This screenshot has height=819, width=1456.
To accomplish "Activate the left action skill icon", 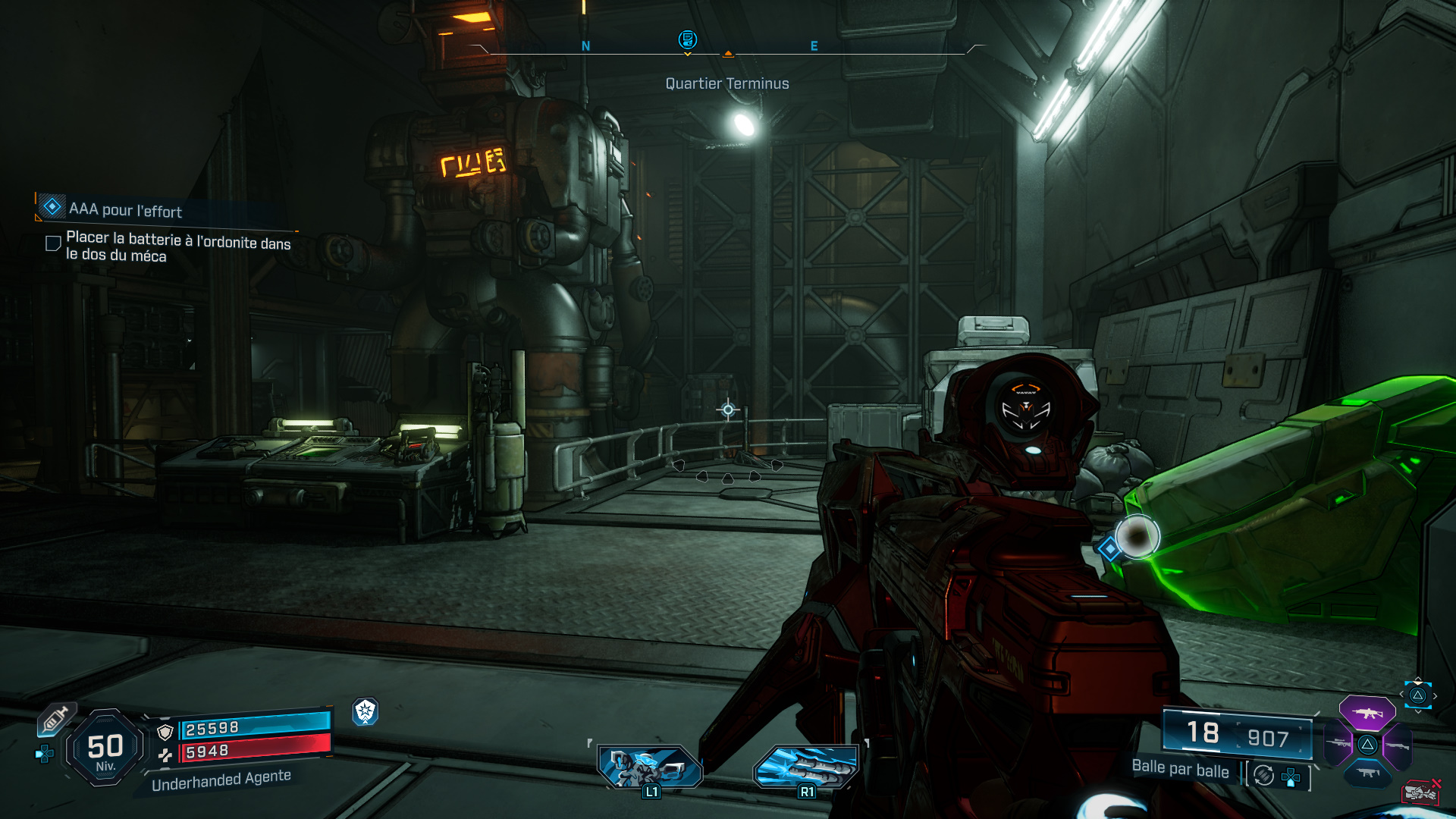I will pyautogui.click(x=650, y=767).
